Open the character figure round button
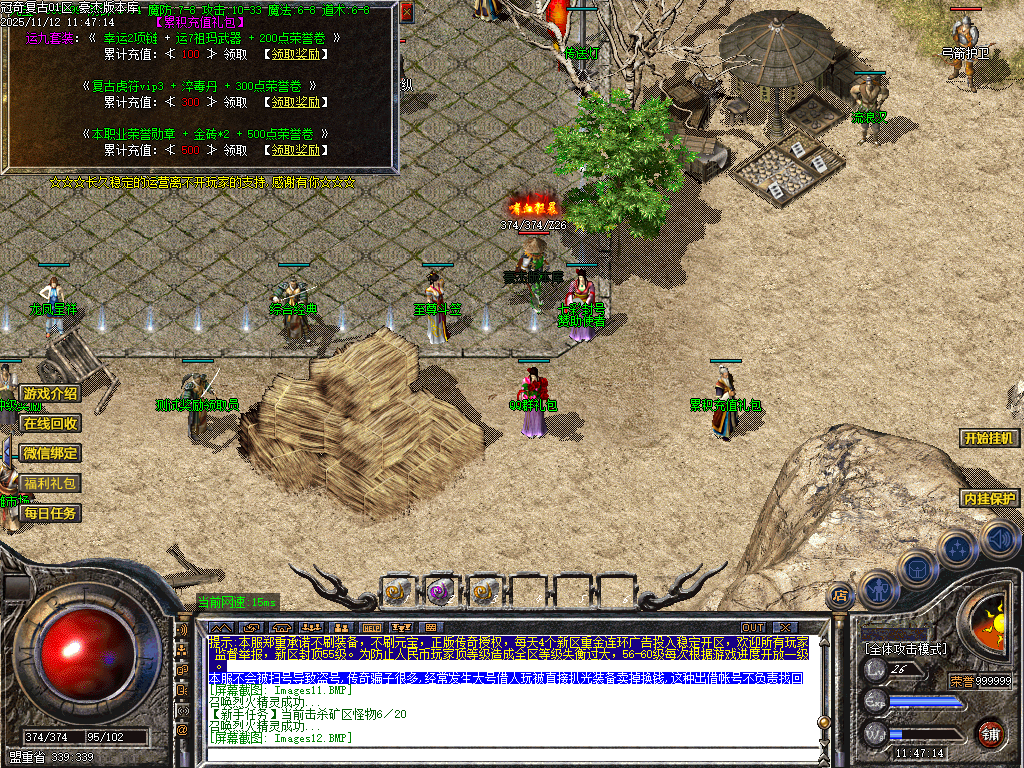 pyautogui.click(x=879, y=588)
